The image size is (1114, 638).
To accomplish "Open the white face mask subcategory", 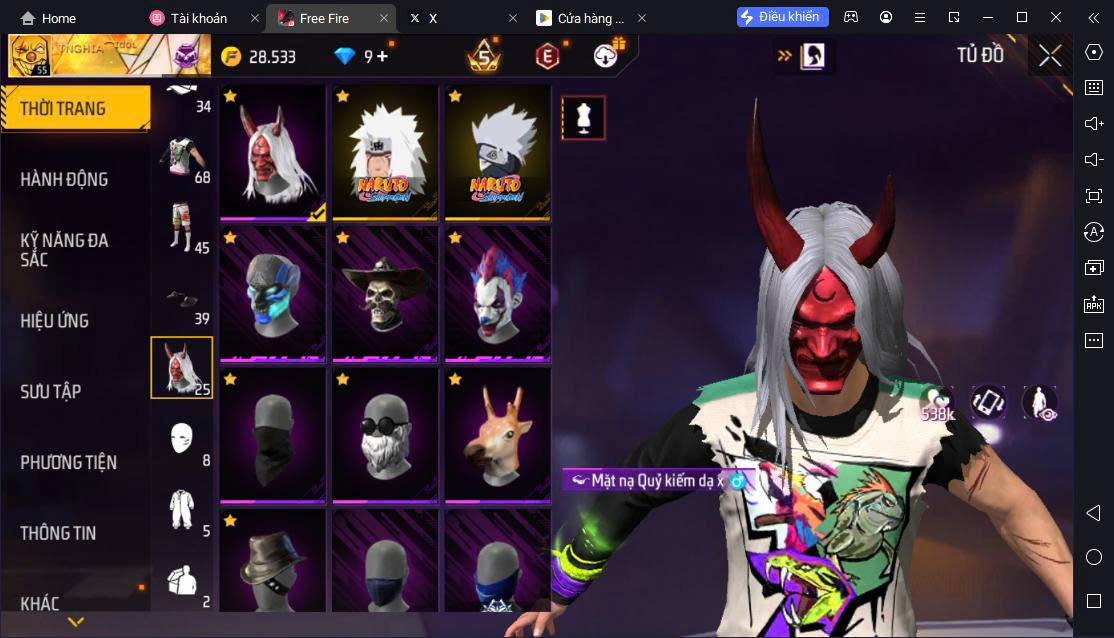I will click(x=182, y=440).
